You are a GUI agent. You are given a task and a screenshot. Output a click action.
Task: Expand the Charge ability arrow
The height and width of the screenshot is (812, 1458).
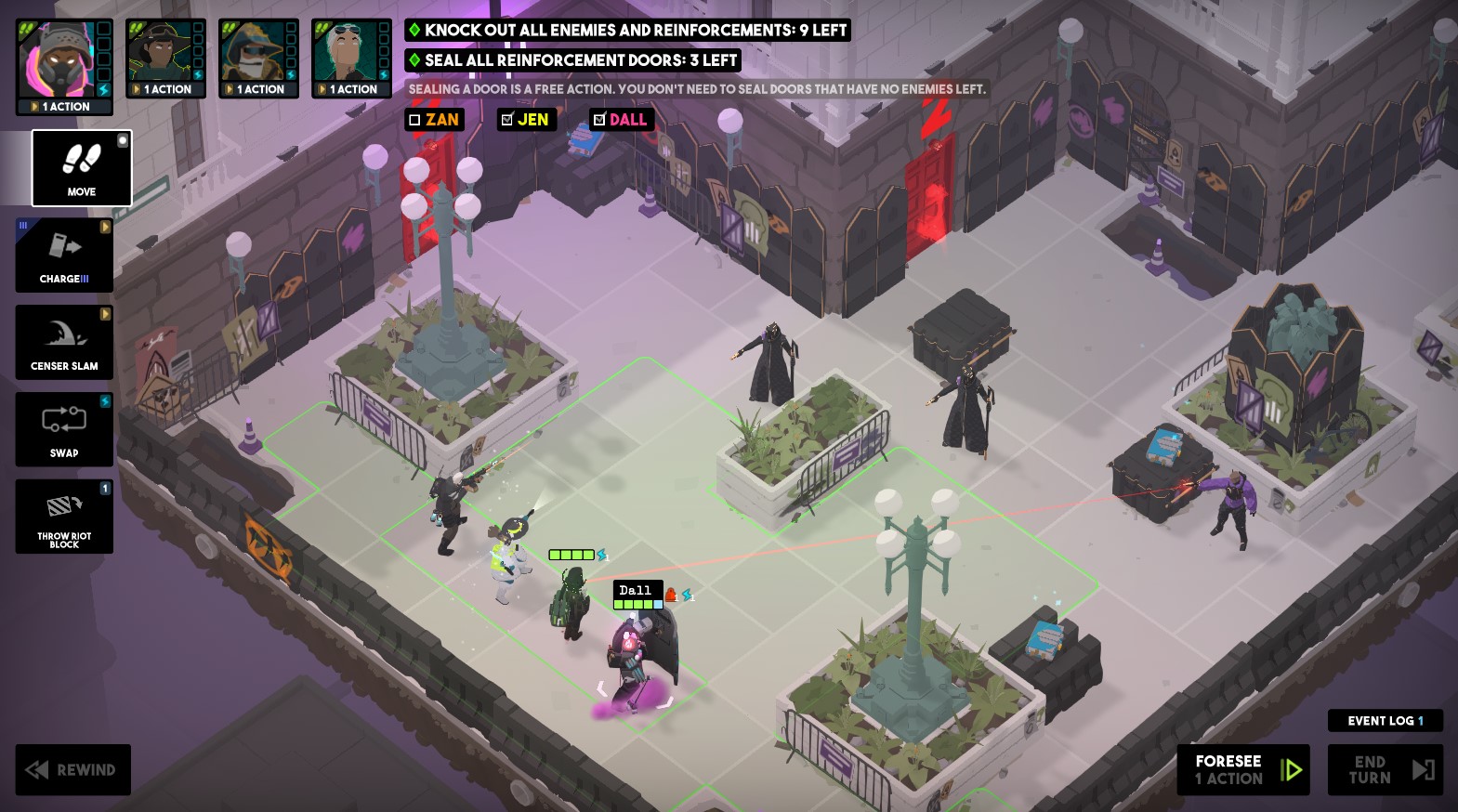click(105, 225)
